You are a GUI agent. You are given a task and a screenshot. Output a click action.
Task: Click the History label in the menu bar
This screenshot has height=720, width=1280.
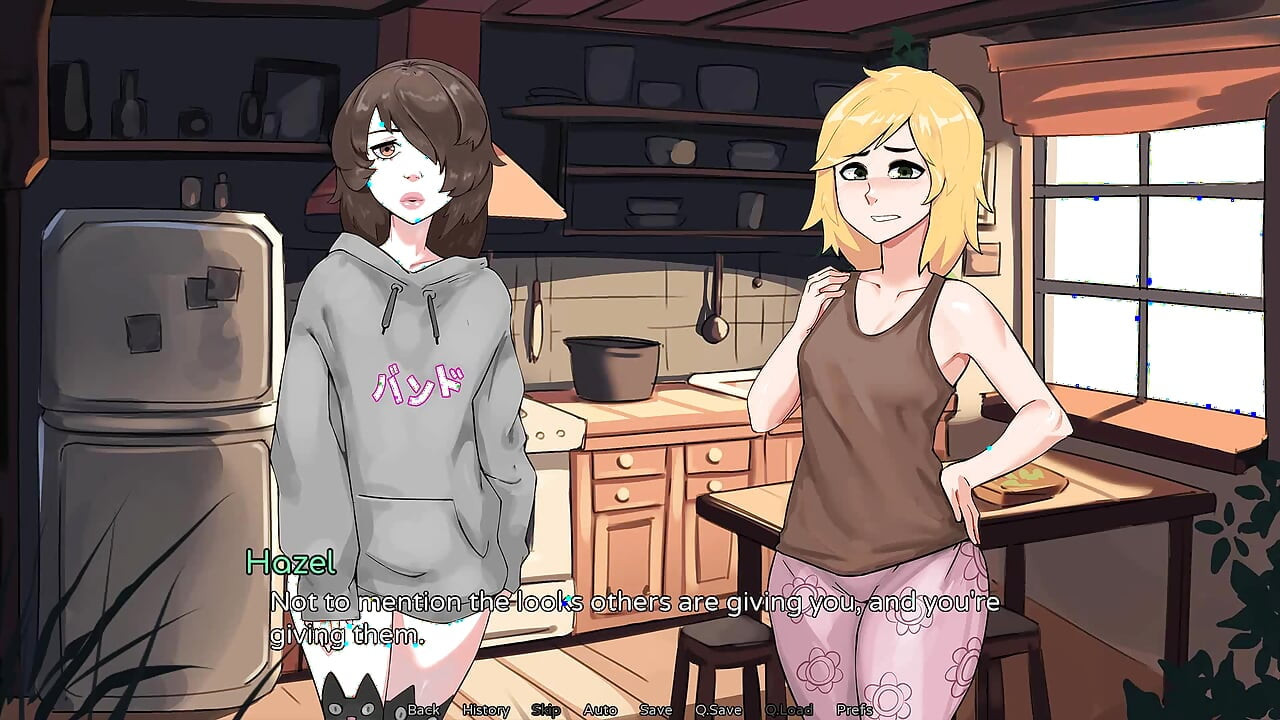tap(485, 709)
